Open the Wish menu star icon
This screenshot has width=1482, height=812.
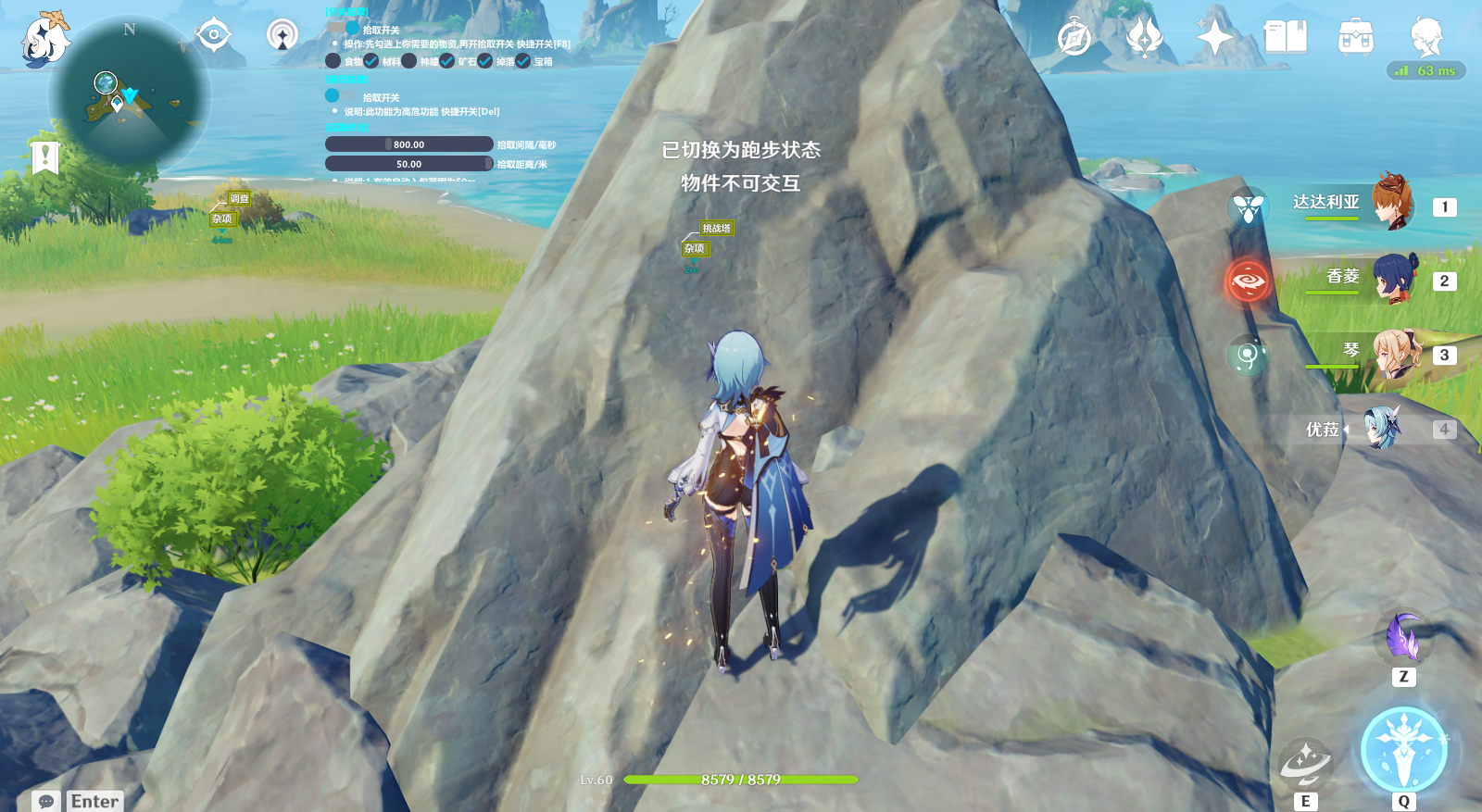click(1216, 37)
